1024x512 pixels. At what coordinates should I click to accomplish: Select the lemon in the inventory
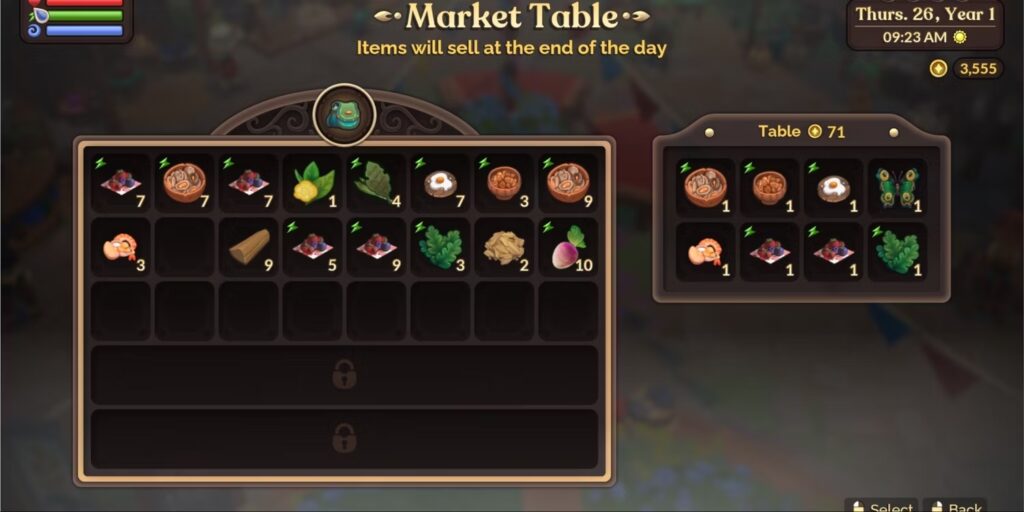pos(312,183)
